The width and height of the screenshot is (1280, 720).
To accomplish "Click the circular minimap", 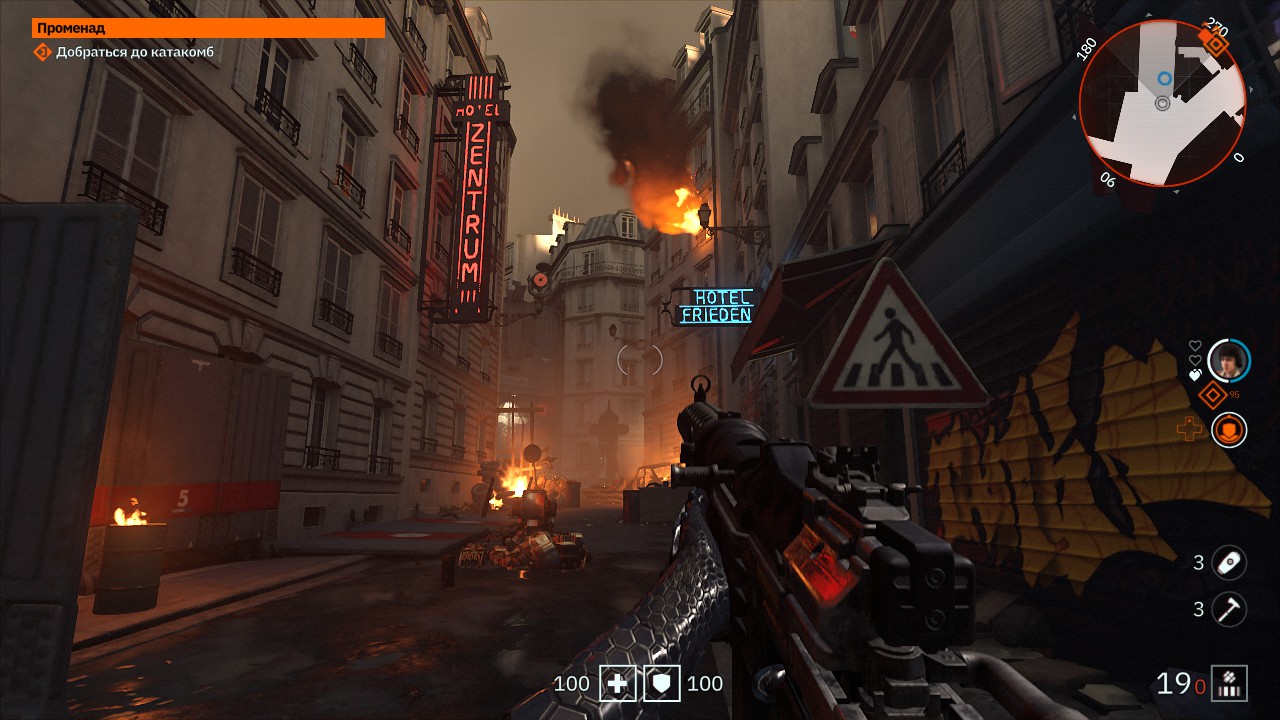I will point(1162,103).
